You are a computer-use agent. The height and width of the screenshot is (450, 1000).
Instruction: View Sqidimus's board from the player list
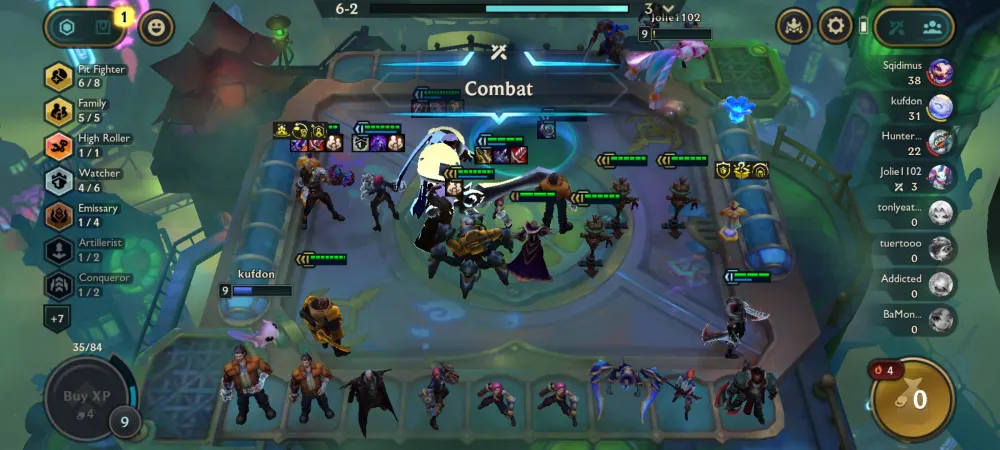[x=939, y=72]
